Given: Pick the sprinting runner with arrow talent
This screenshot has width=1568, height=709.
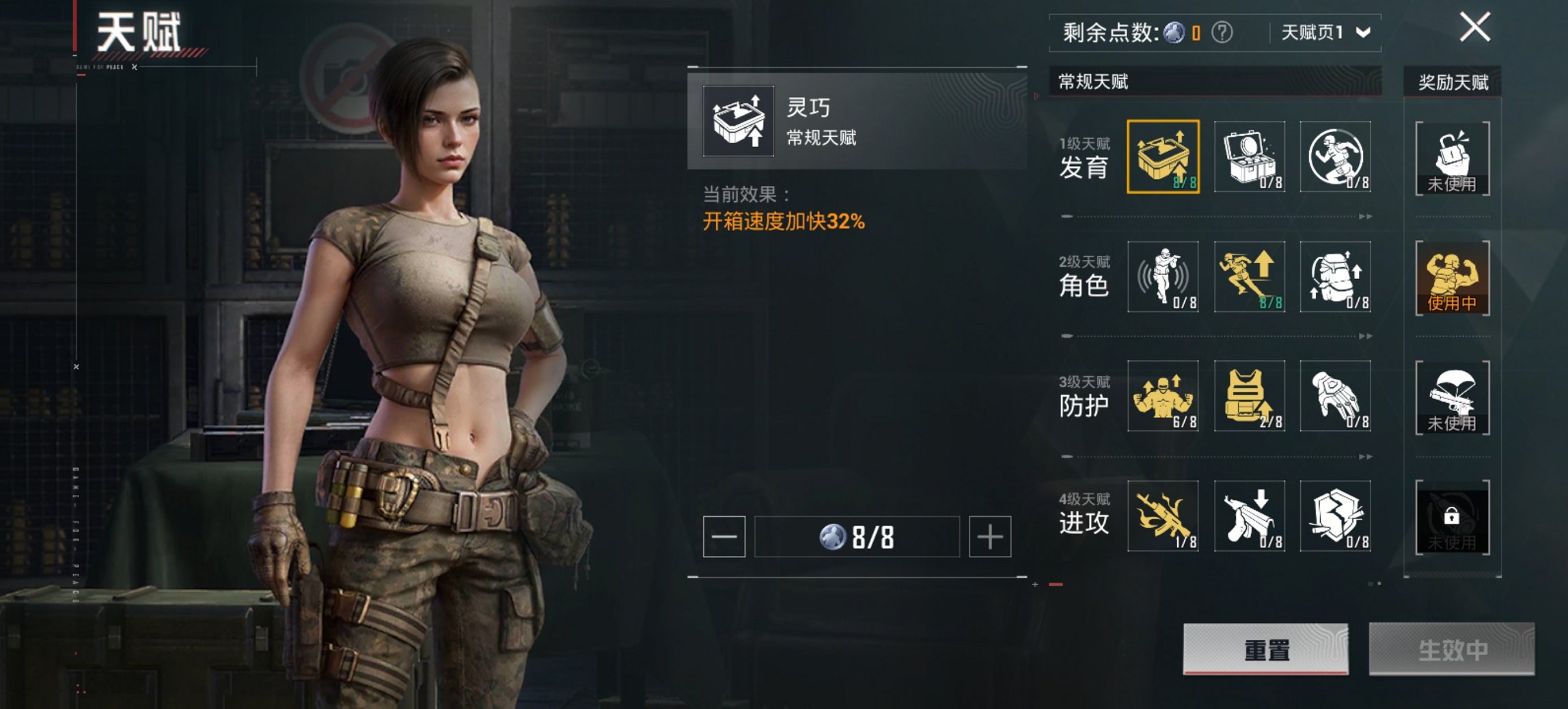Looking at the screenshot, I should pos(1249,276).
